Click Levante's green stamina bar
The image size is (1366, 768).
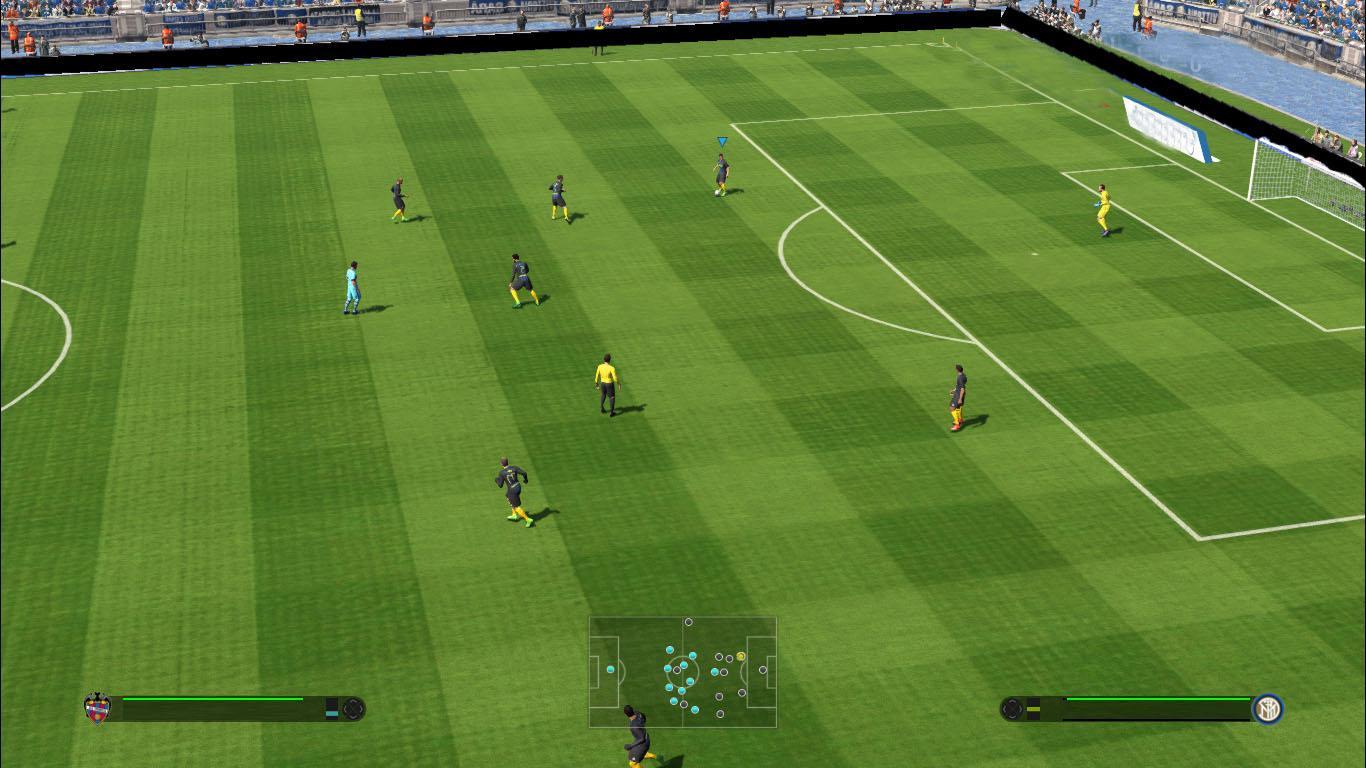212,699
